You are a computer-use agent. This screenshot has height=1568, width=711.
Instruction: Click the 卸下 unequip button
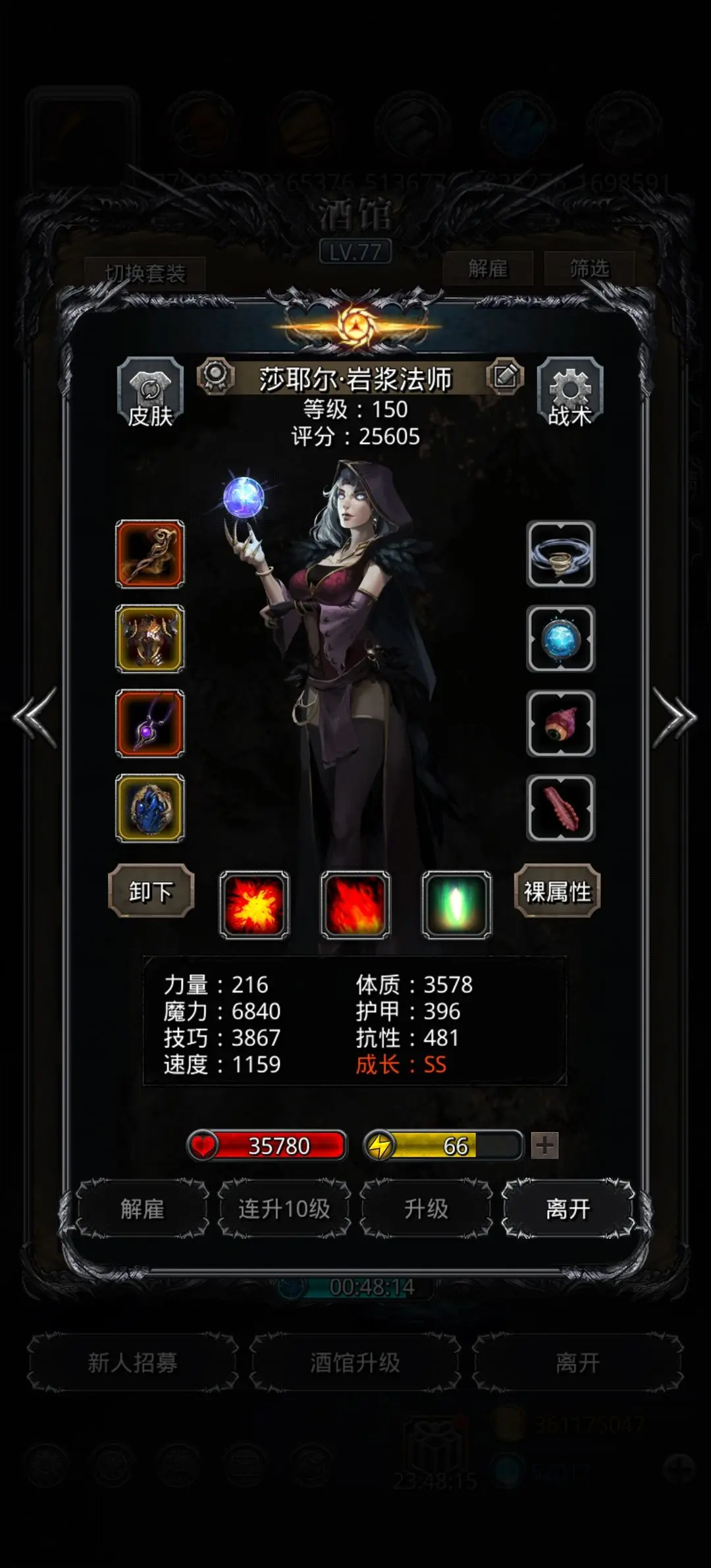point(151,891)
